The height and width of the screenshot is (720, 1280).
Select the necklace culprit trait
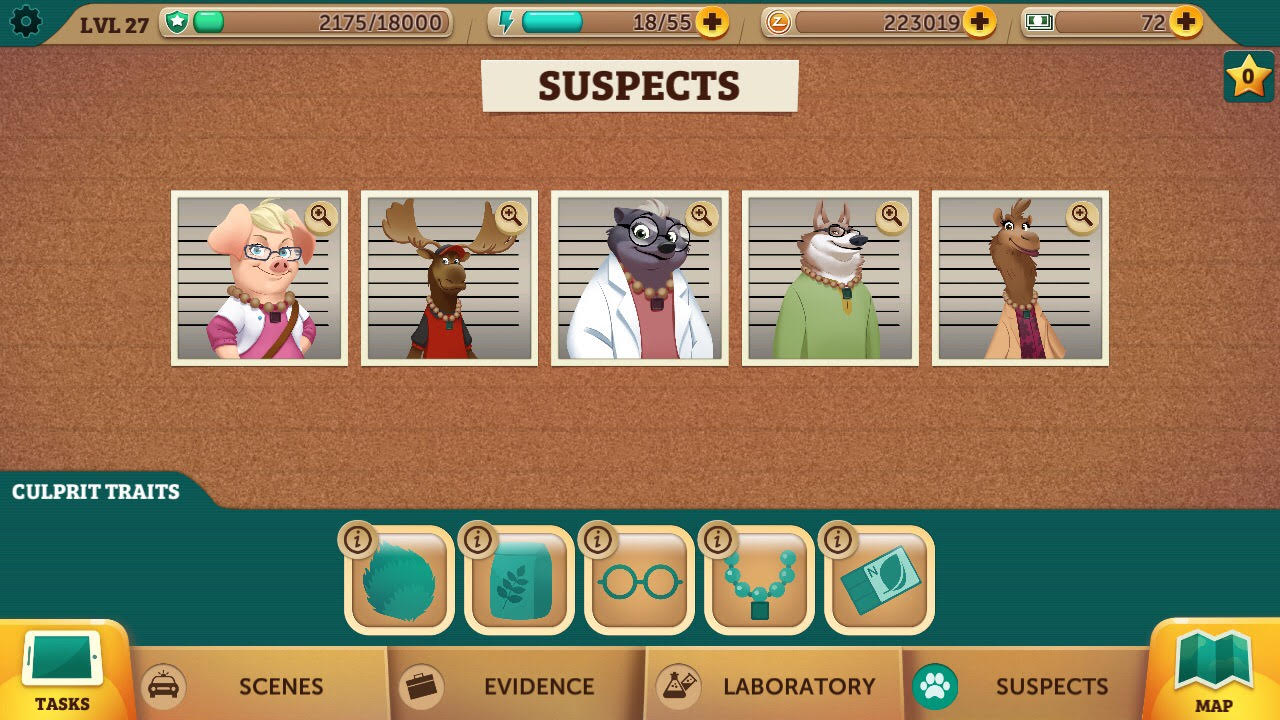click(x=758, y=580)
